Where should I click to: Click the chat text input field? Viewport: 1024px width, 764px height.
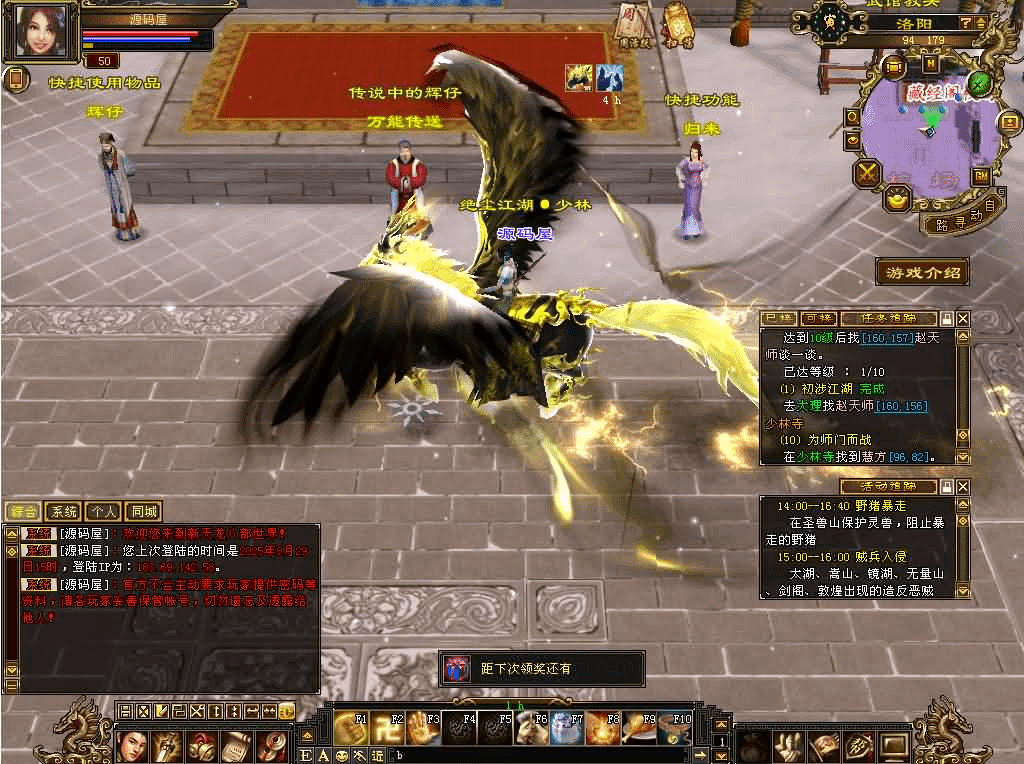(x=550, y=755)
